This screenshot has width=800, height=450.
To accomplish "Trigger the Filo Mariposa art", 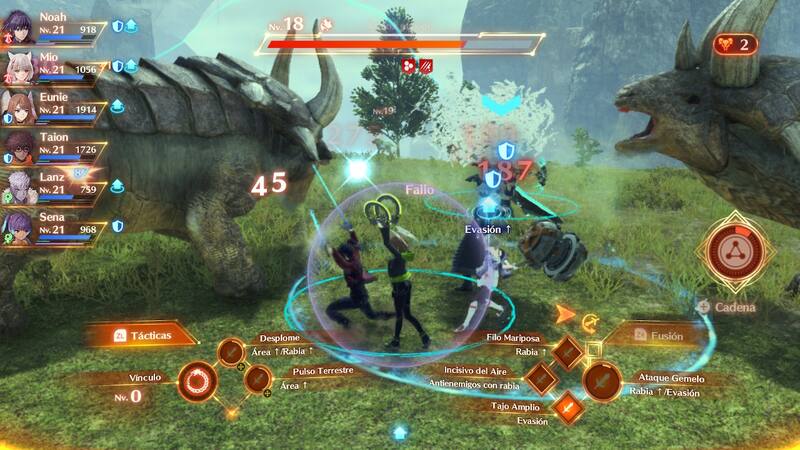I will pos(567,352).
